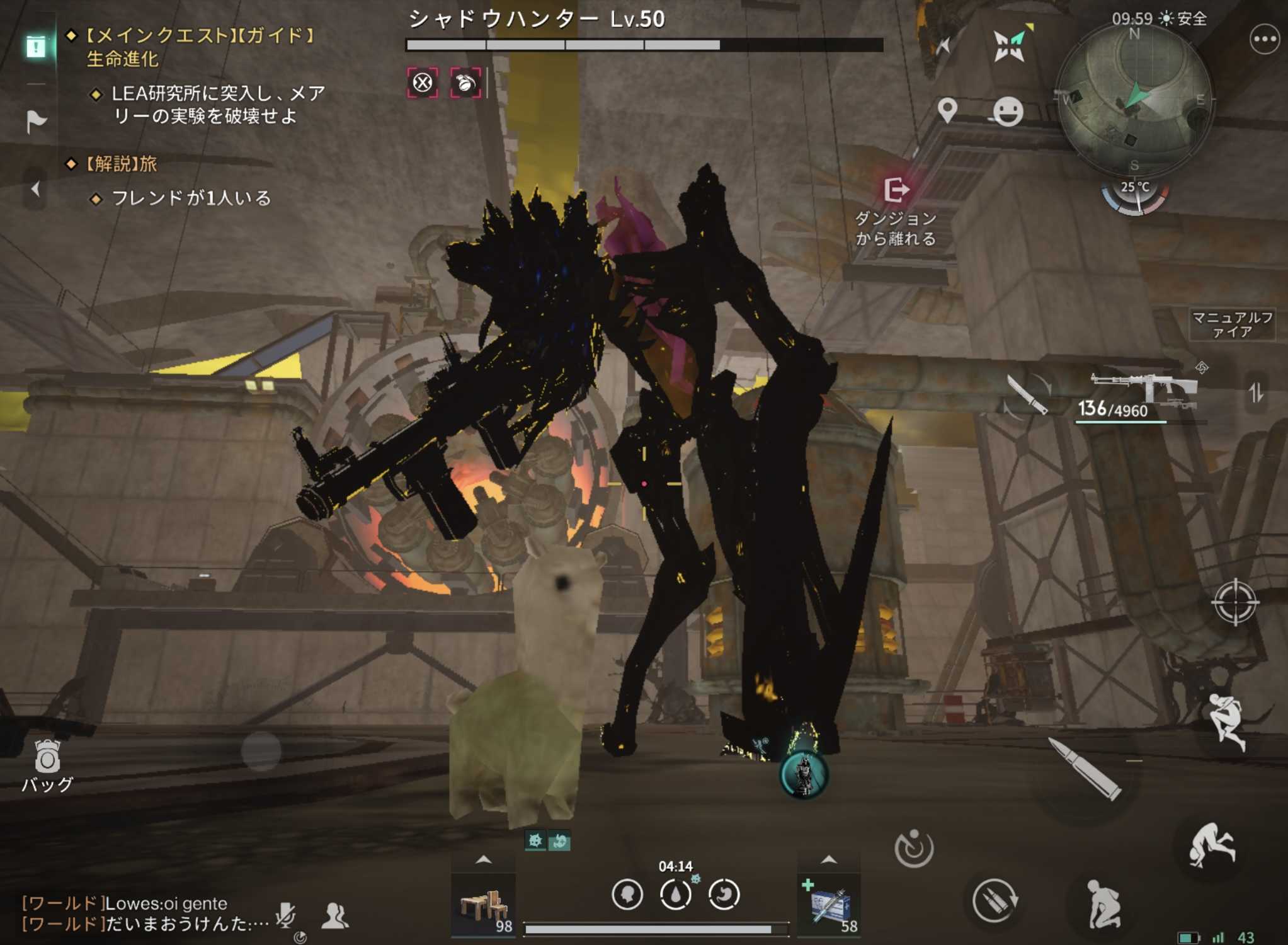The image size is (1288, 945).
Task: Tap the weapon swap arrows icon
Action: pos(1256,393)
